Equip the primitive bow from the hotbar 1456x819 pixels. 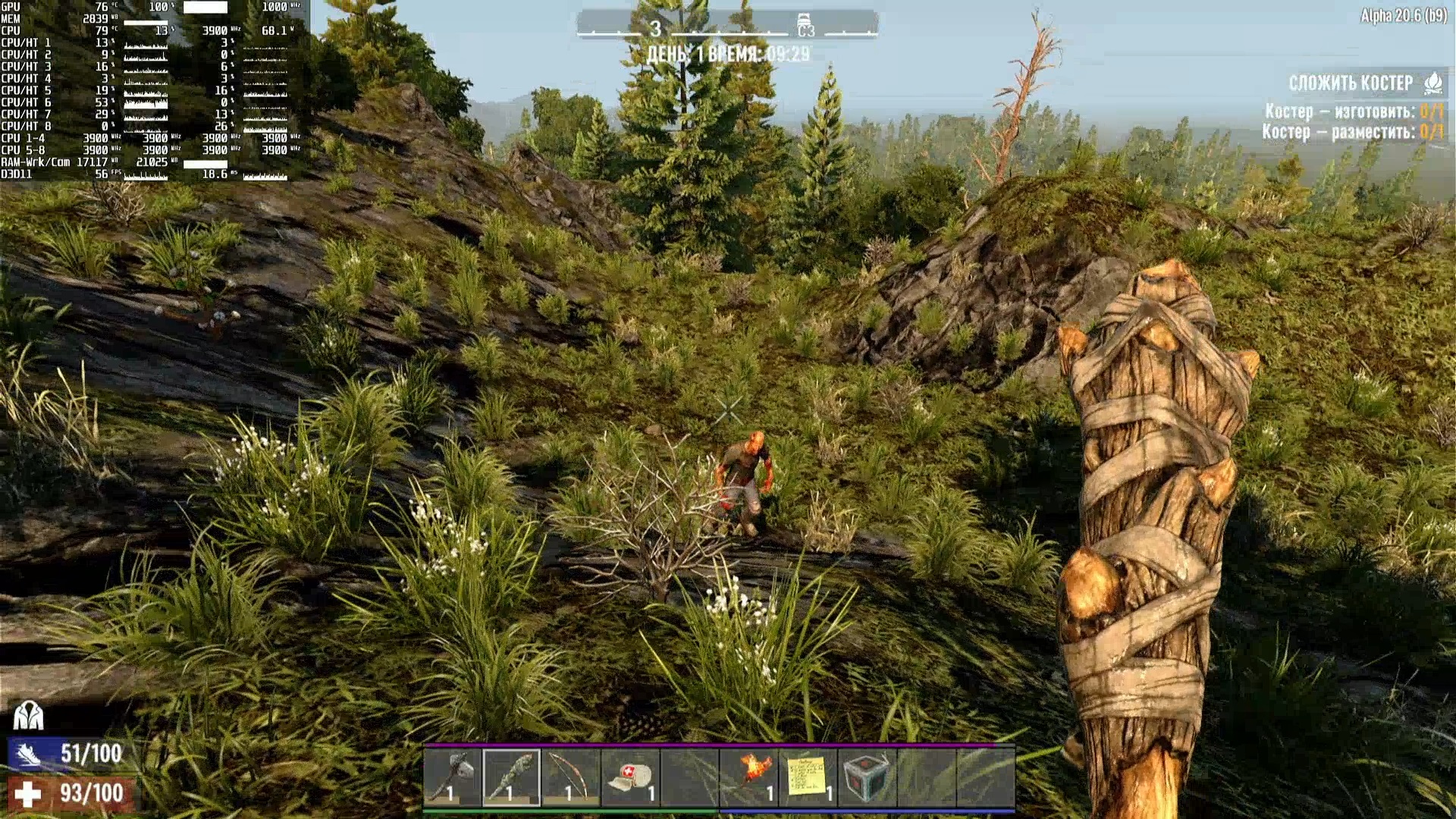(571, 777)
